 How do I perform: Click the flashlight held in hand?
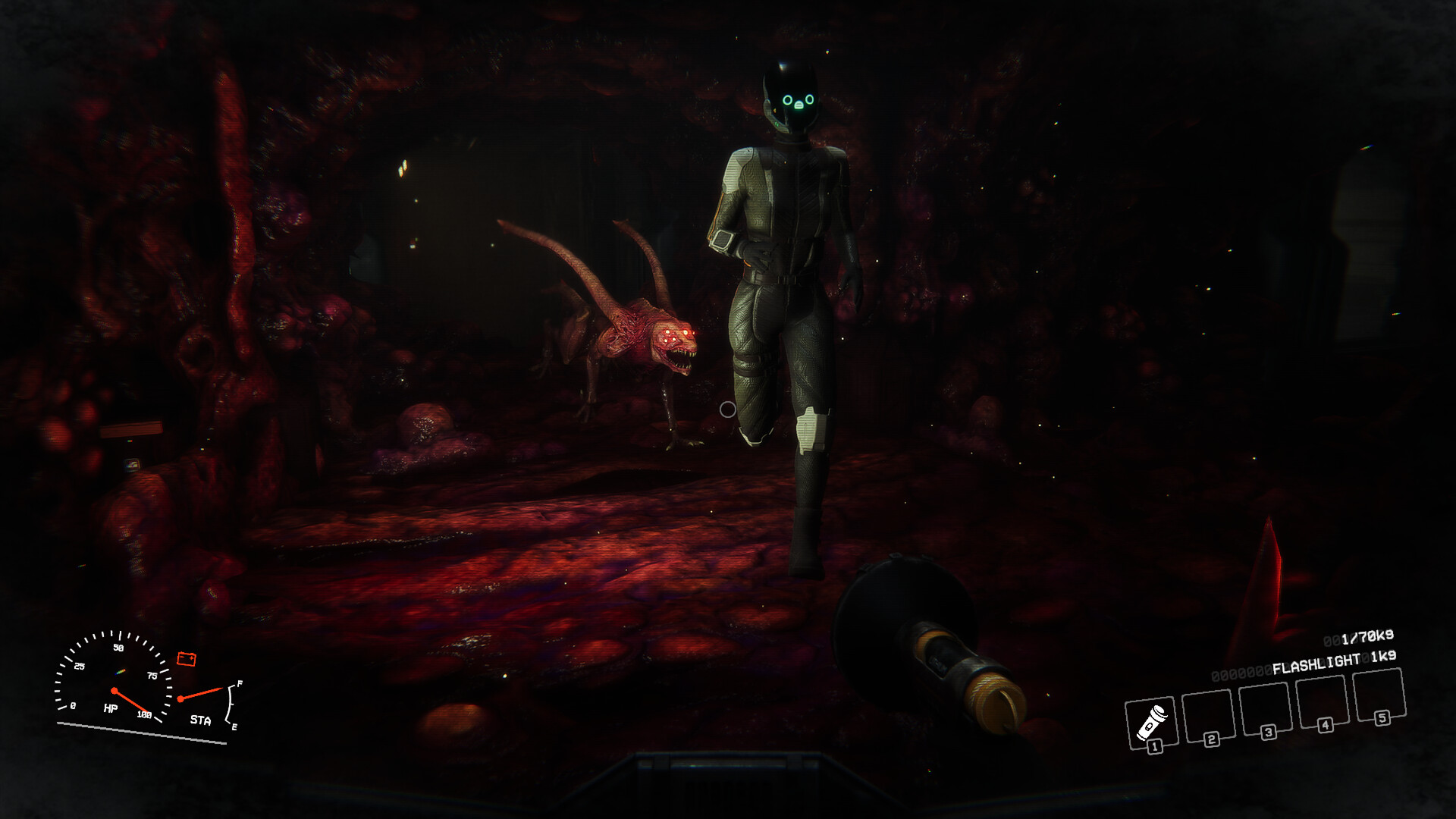pyautogui.click(x=933, y=652)
